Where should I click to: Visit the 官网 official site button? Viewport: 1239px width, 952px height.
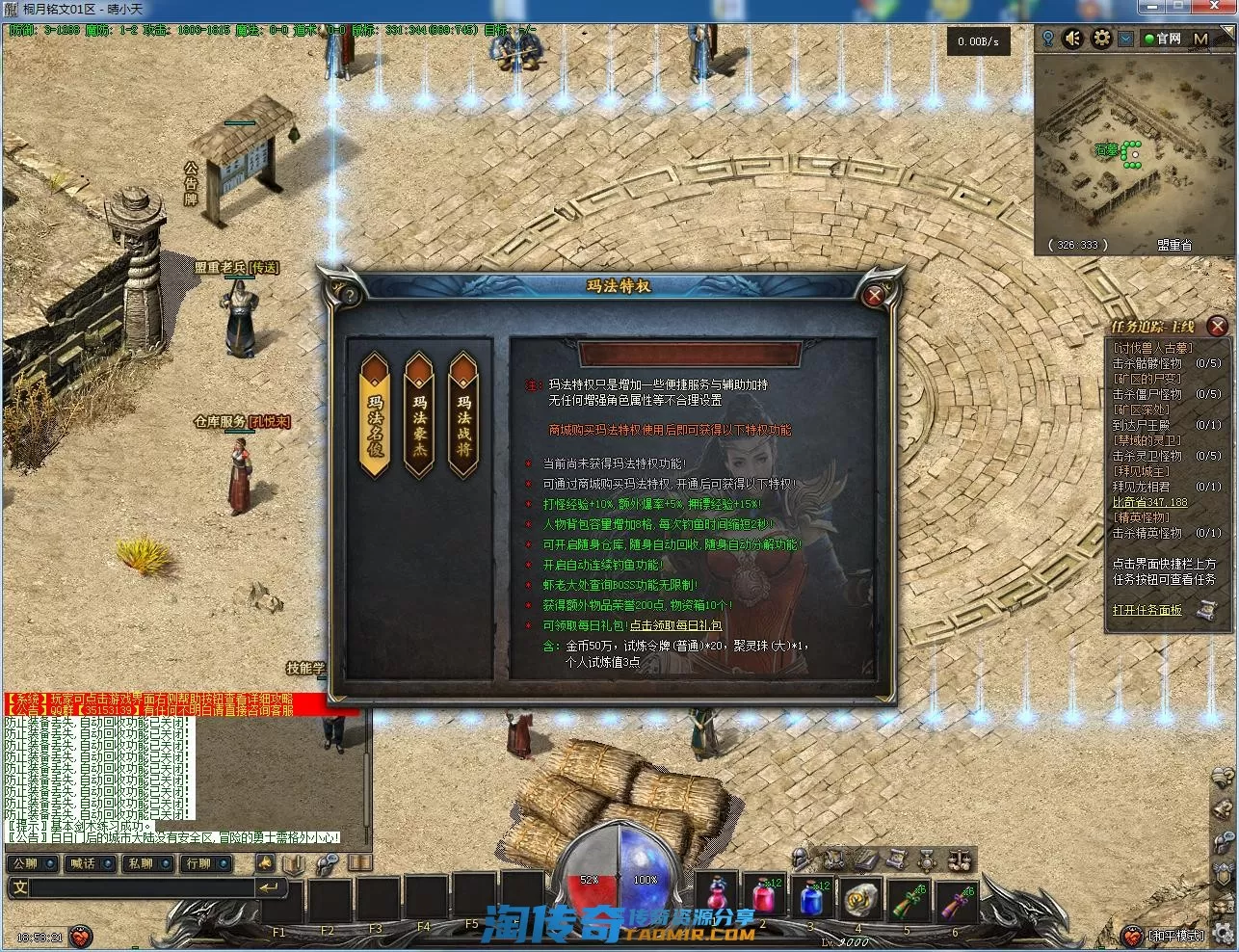tap(1162, 39)
